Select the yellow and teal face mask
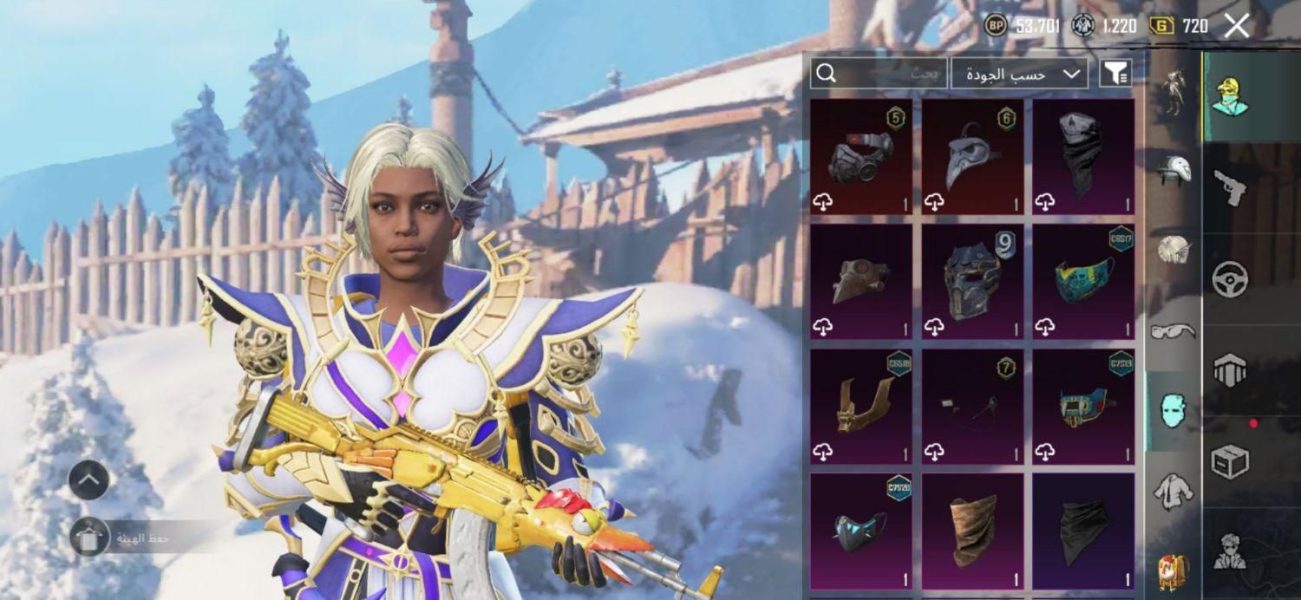This screenshot has width=1301, height=600. (1083, 281)
